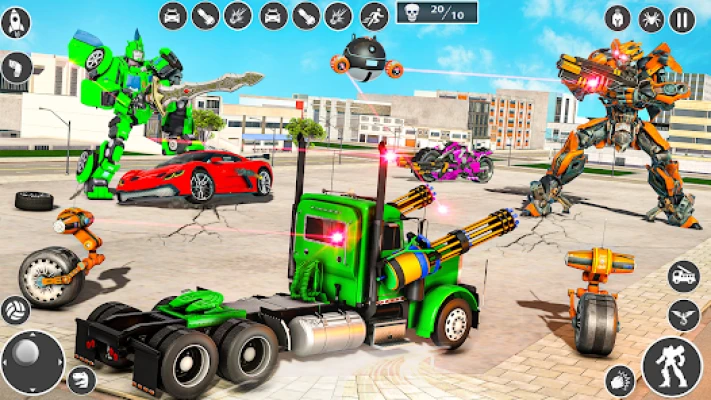Select the helmet icon button

(x=618, y=20)
